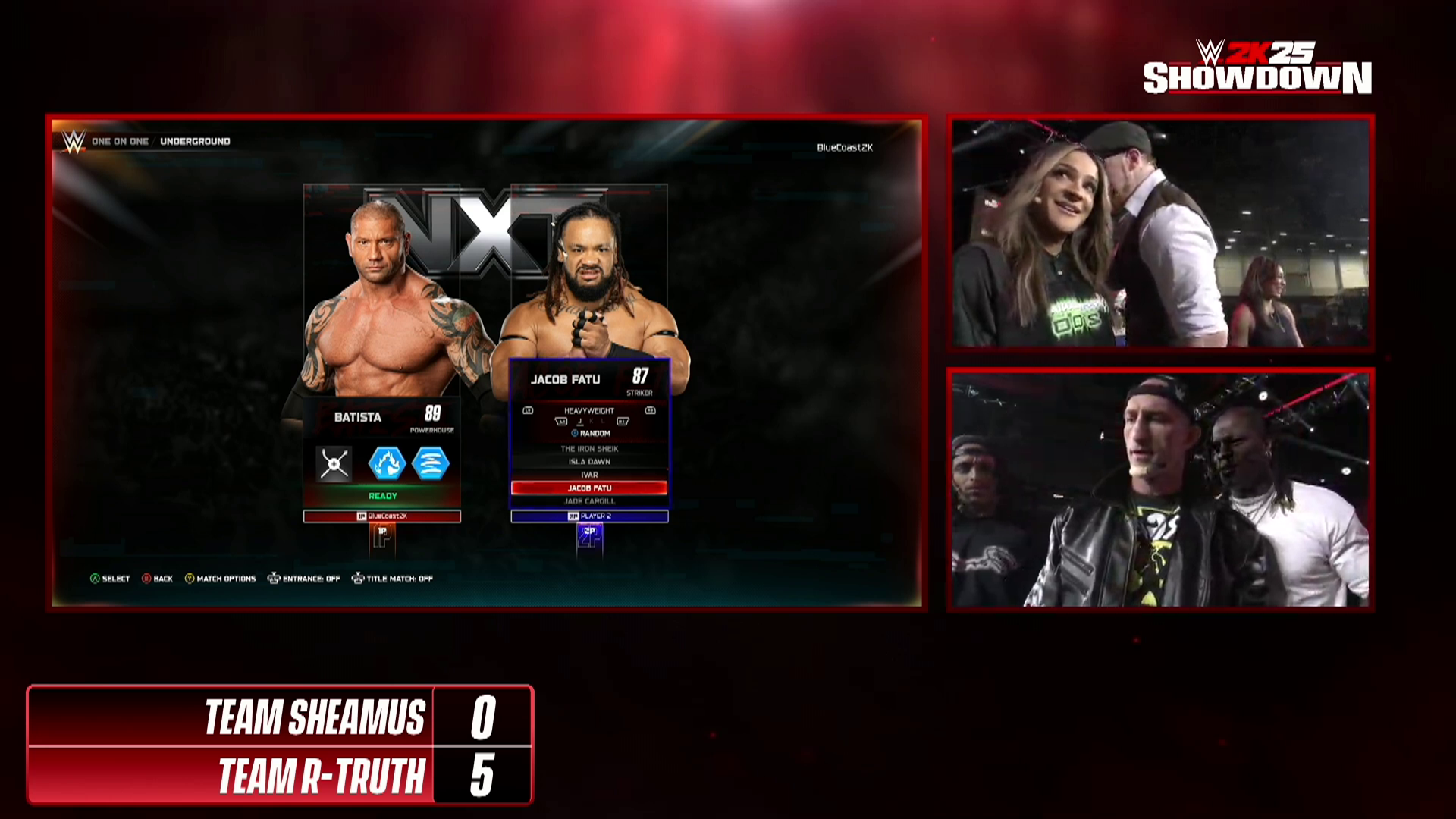Open the top webcam feed with the woman
The width and height of the screenshot is (1456, 819).
(x=1160, y=233)
